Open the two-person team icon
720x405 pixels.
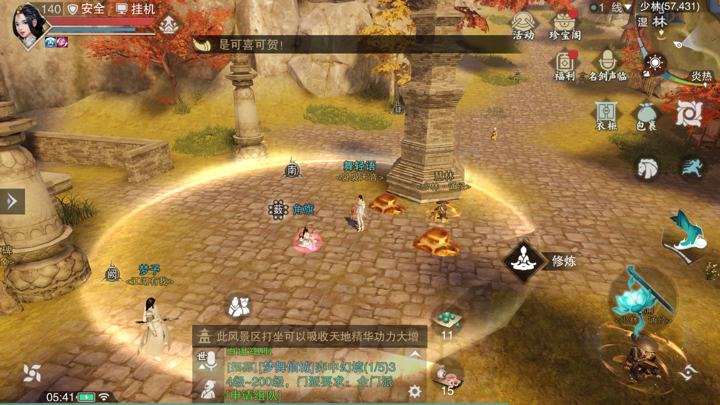click(x=239, y=305)
